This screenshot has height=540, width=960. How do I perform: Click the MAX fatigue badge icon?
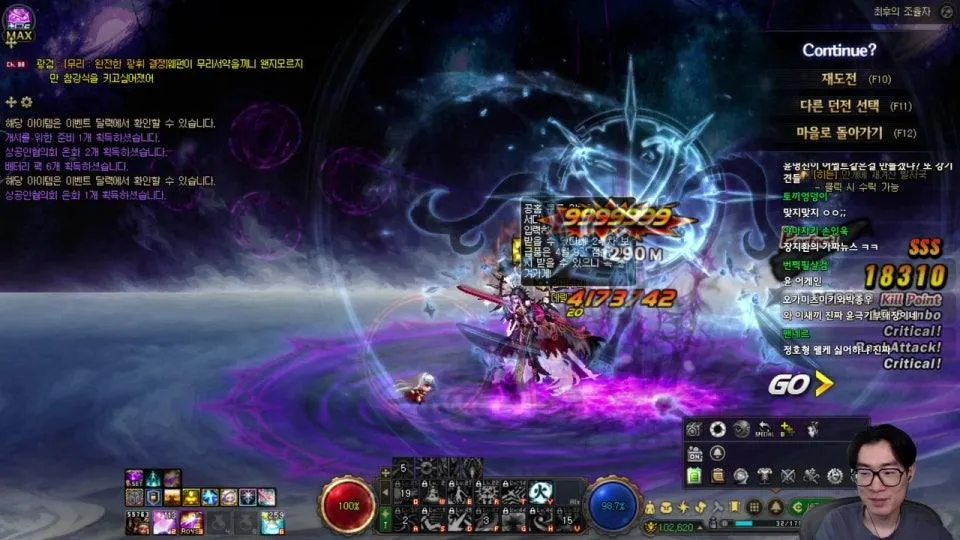(20, 24)
